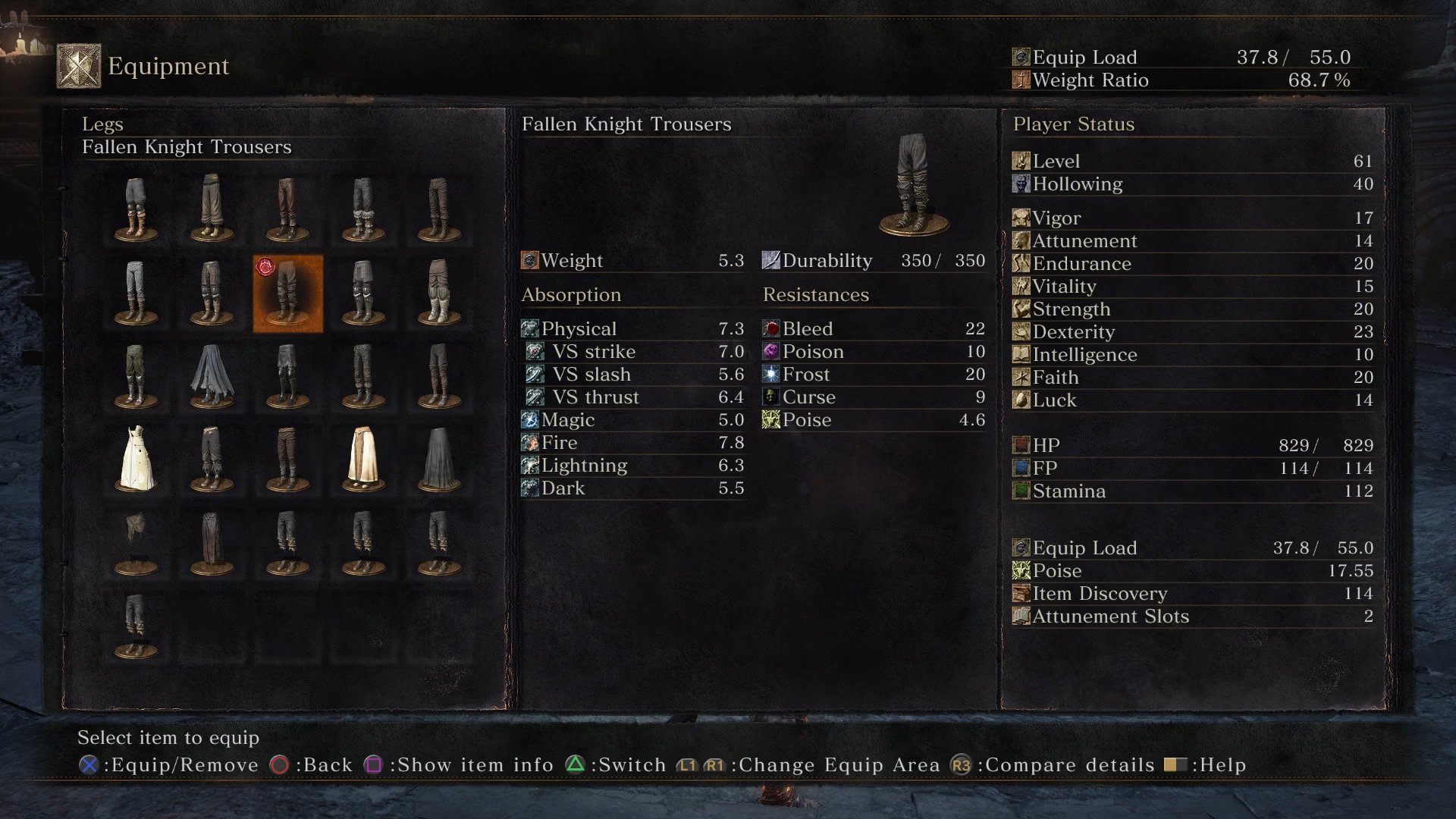Select the Vigor stat icon
Image resolution: width=1456 pixels, height=819 pixels.
[1020, 218]
